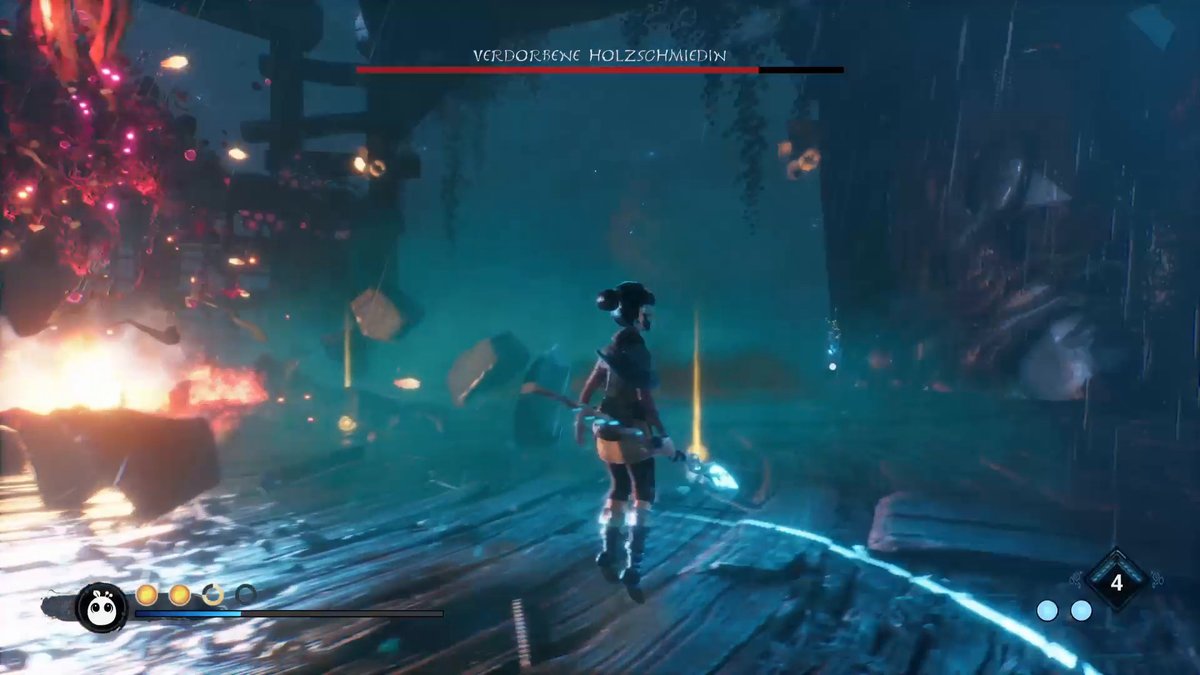
Task: Click the Rot companion face icon
Action: pos(102,607)
